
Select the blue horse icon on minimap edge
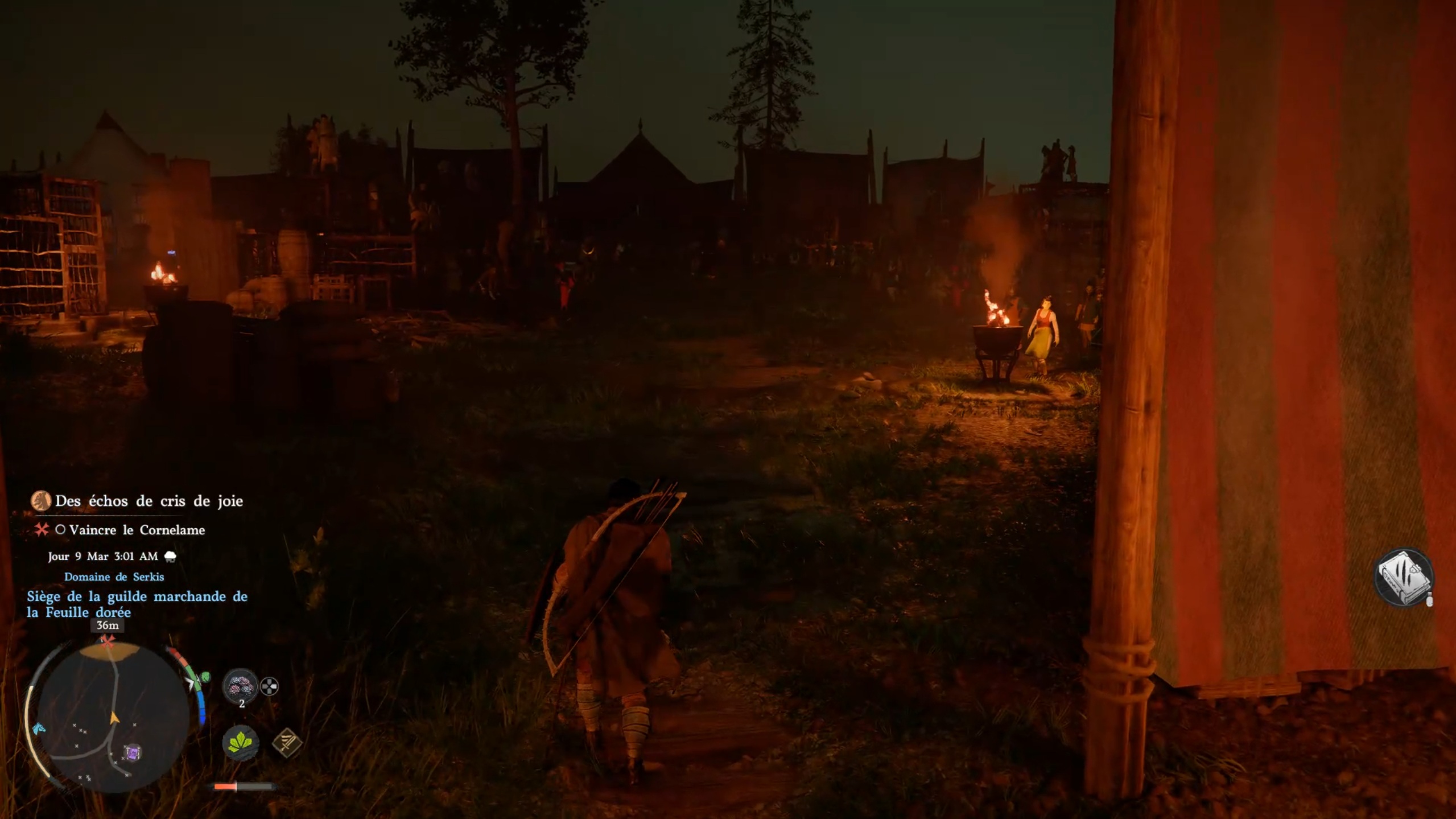coord(39,728)
